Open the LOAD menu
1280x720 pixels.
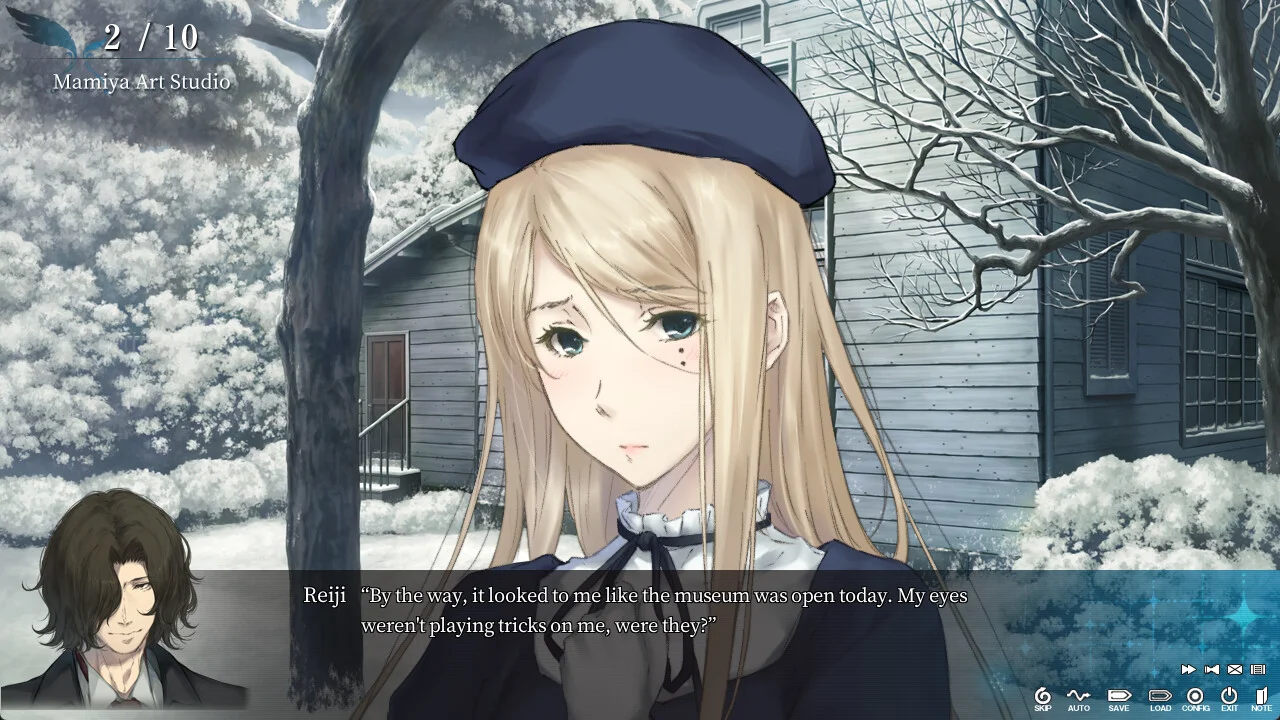[x=1160, y=697]
